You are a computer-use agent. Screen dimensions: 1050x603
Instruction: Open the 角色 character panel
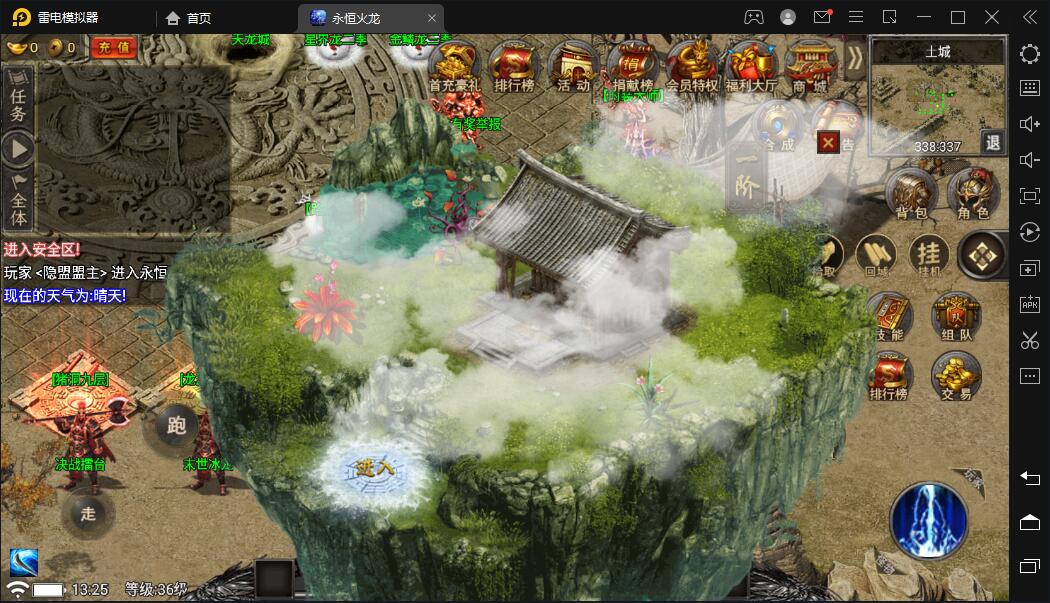coord(972,193)
